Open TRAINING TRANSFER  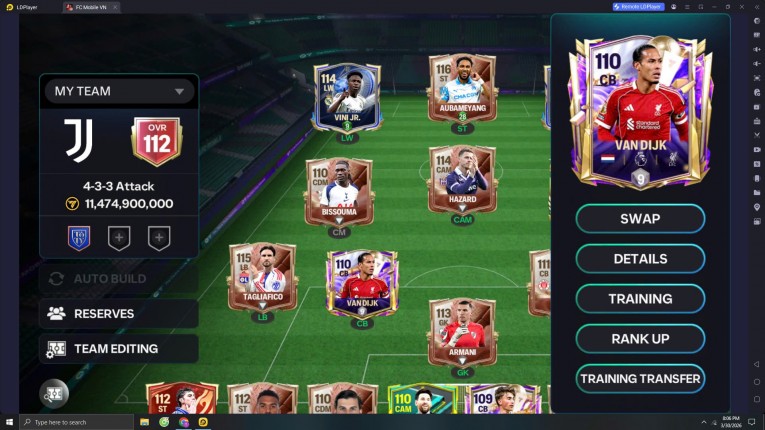pos(640,379)
